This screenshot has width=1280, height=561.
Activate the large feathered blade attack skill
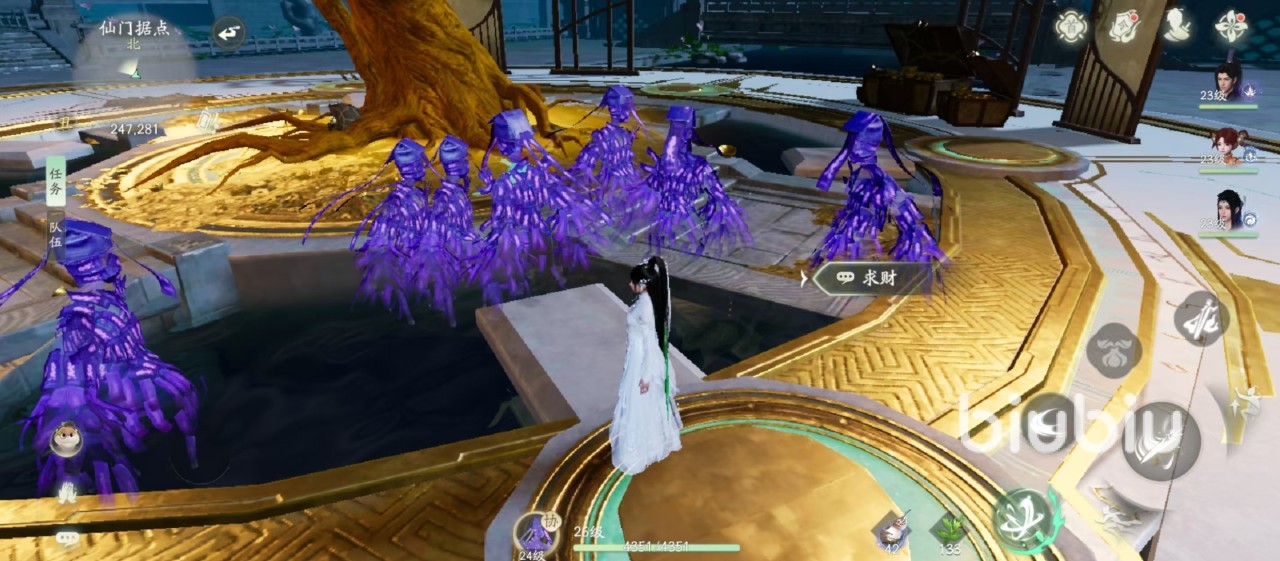point(1160,440)
